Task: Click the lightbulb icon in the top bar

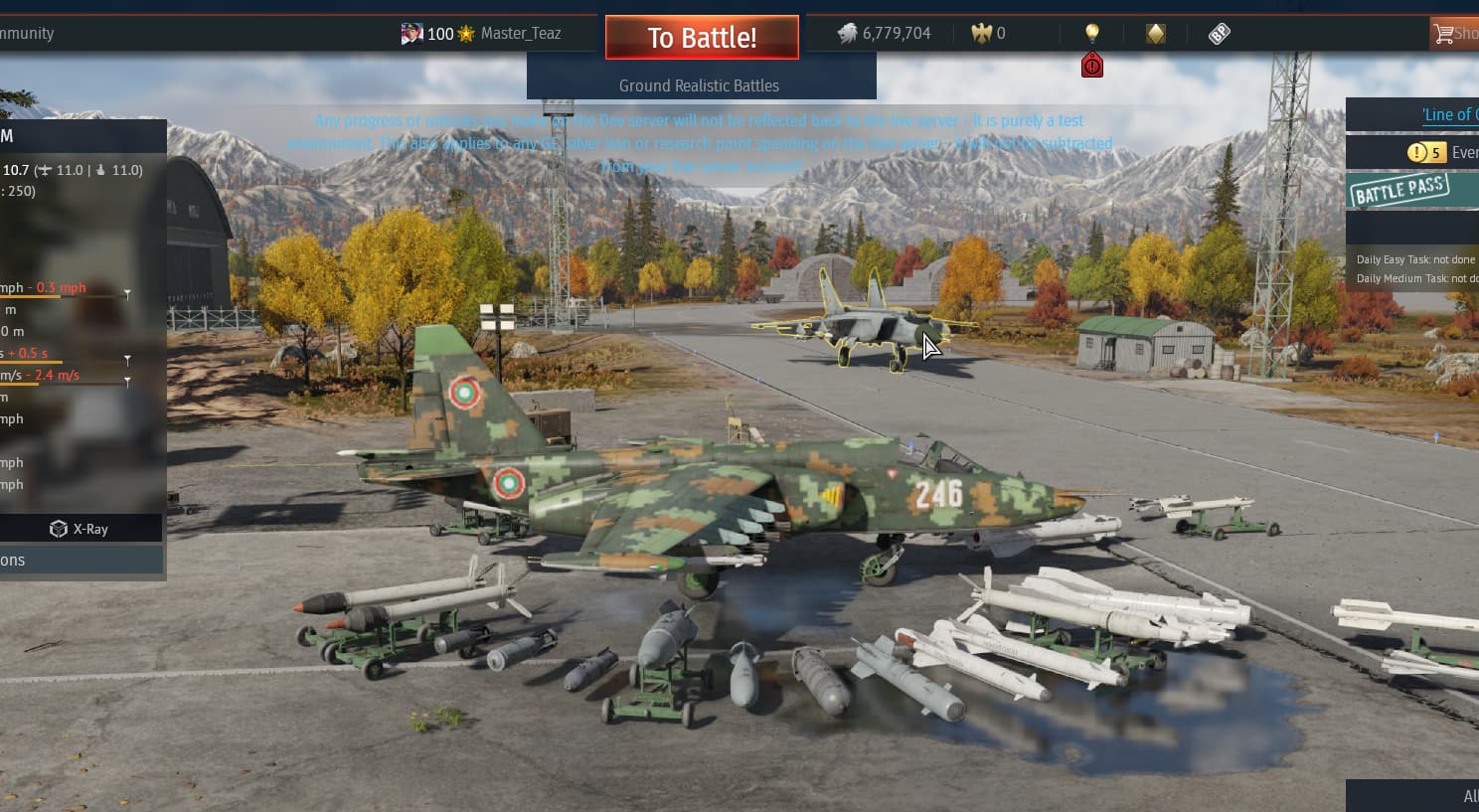Action: (x=1092, y=32)
